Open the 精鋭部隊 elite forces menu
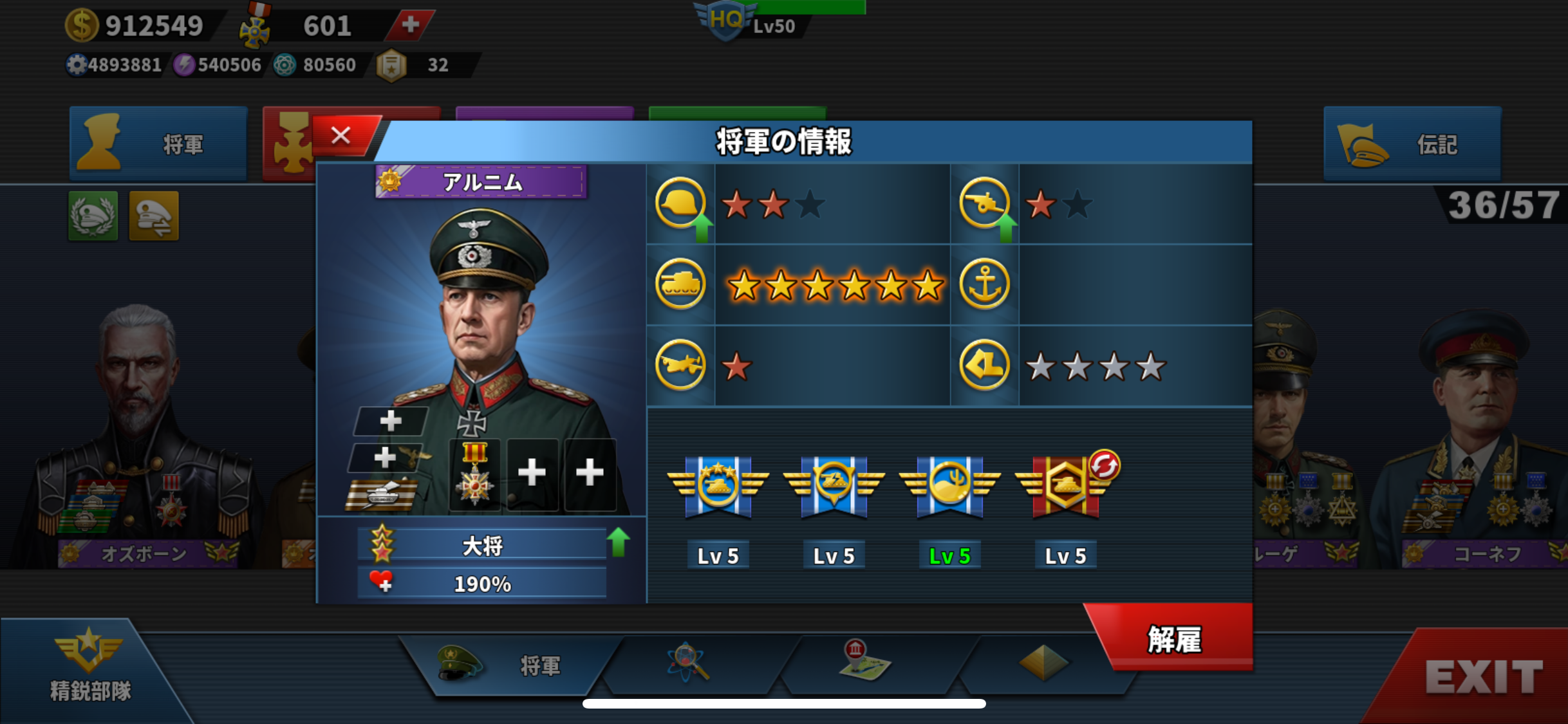1568x724 pixels. coord(89,666)
